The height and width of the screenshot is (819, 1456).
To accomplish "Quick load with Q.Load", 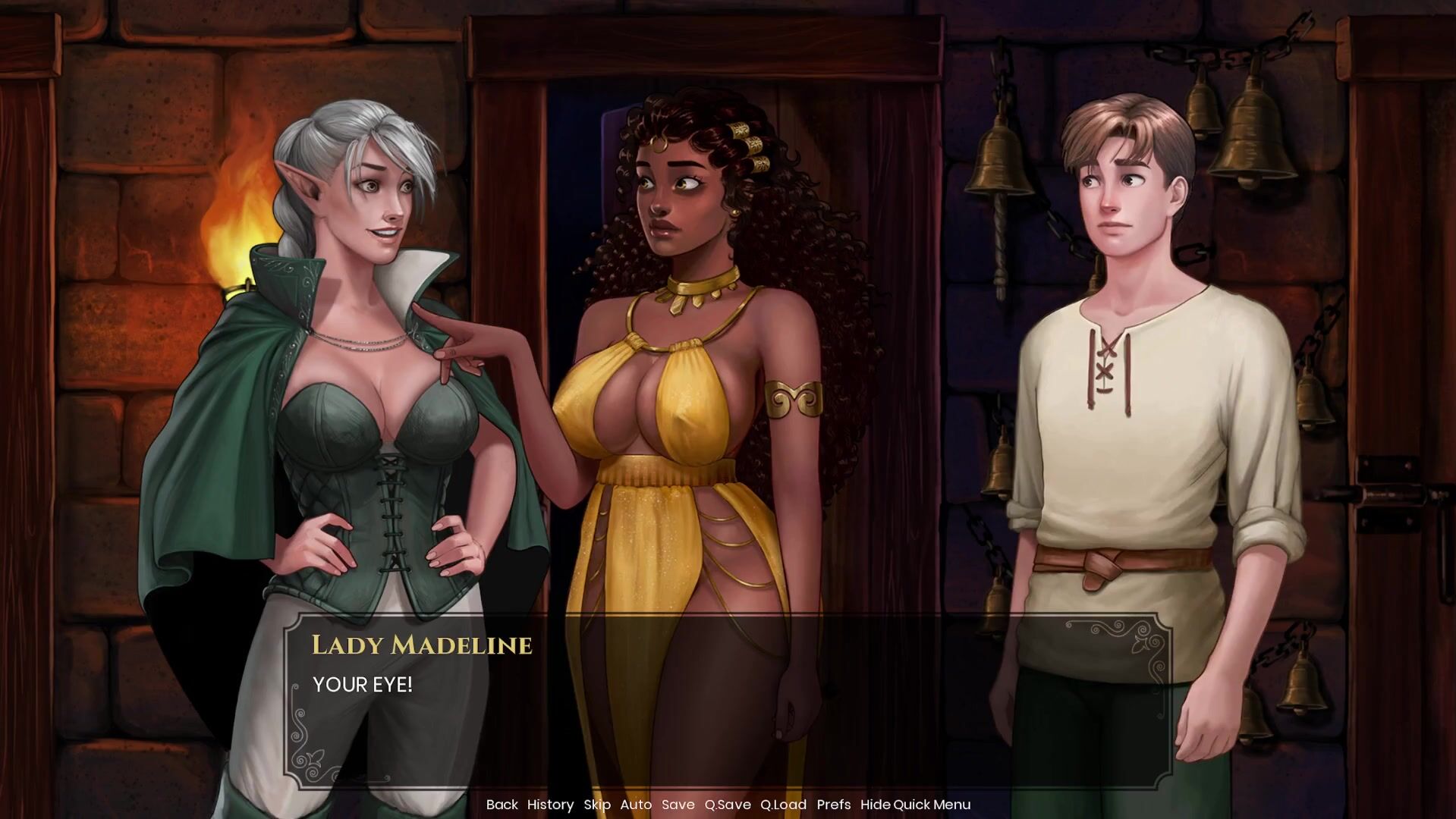I will [783, 805].
